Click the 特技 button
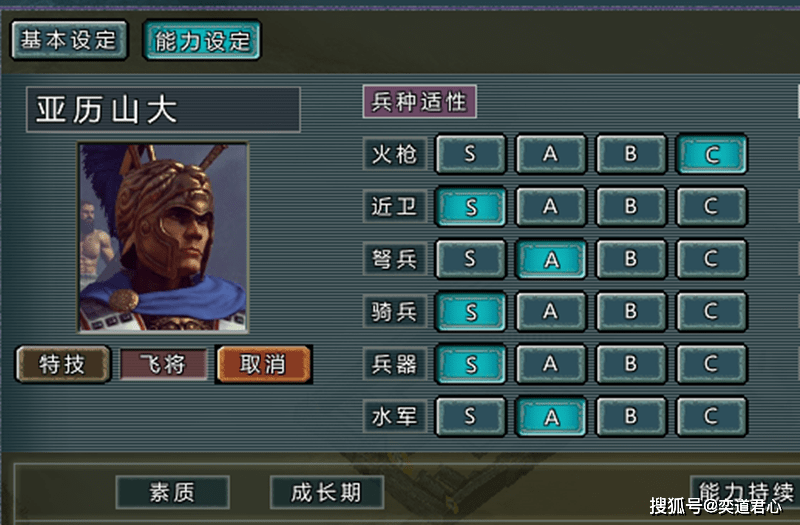Screen dimensions: 800x525 pyautogui.click(x=62, y=364)
